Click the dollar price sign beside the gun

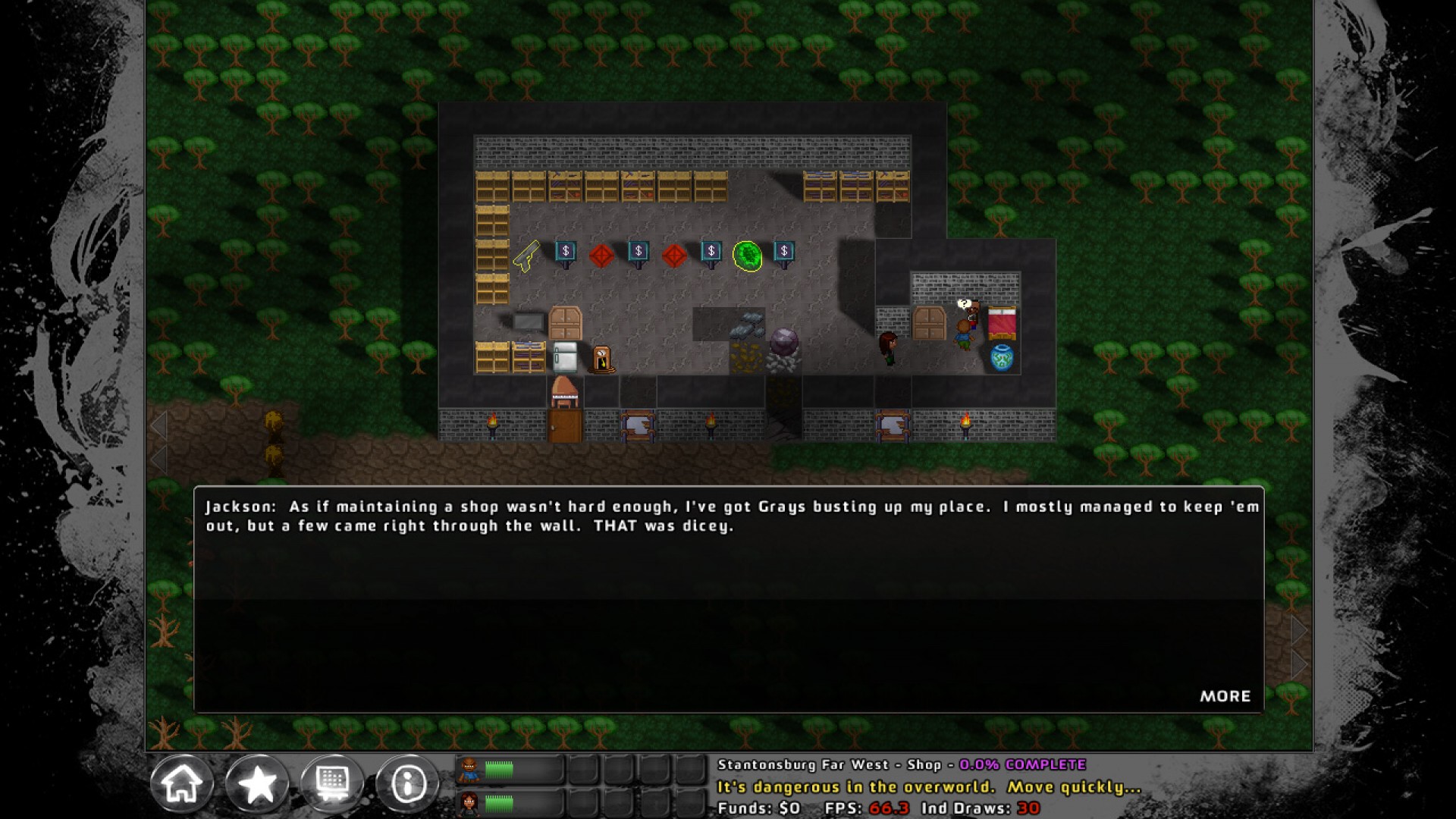click(565, 250)
